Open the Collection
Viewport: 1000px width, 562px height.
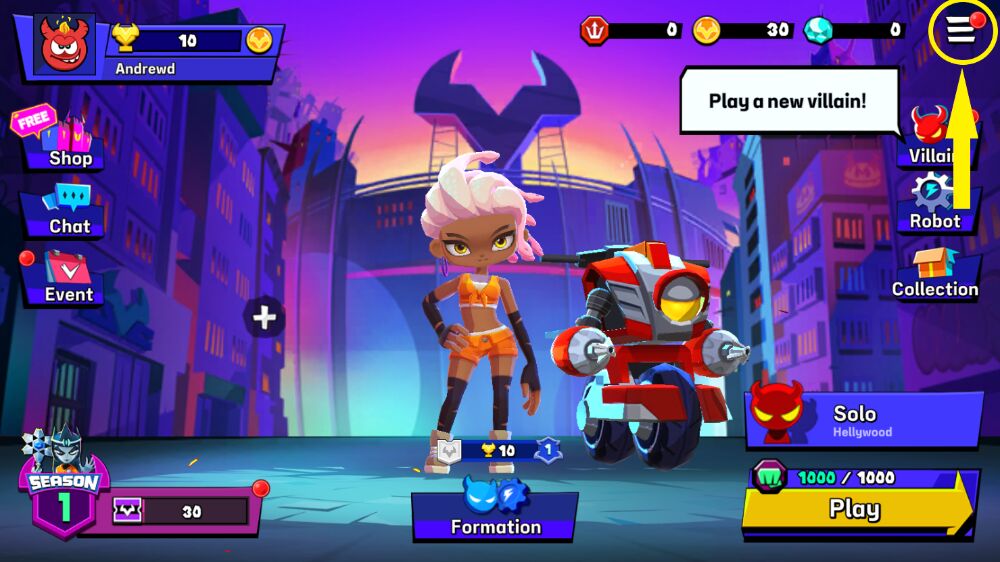click(935, 273)
